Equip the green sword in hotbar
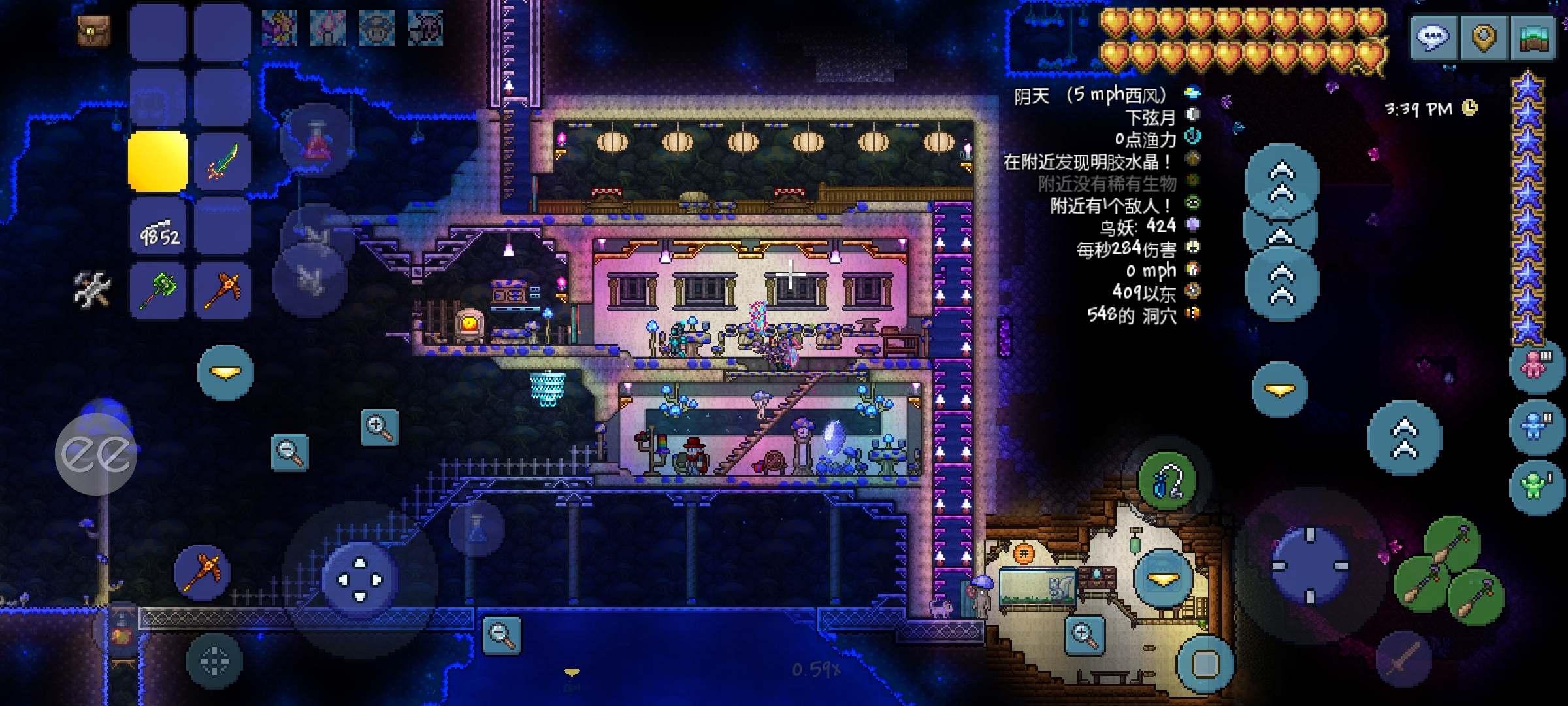The width and height of the screenshot is (1568, 706). click(x=223, y=161)
